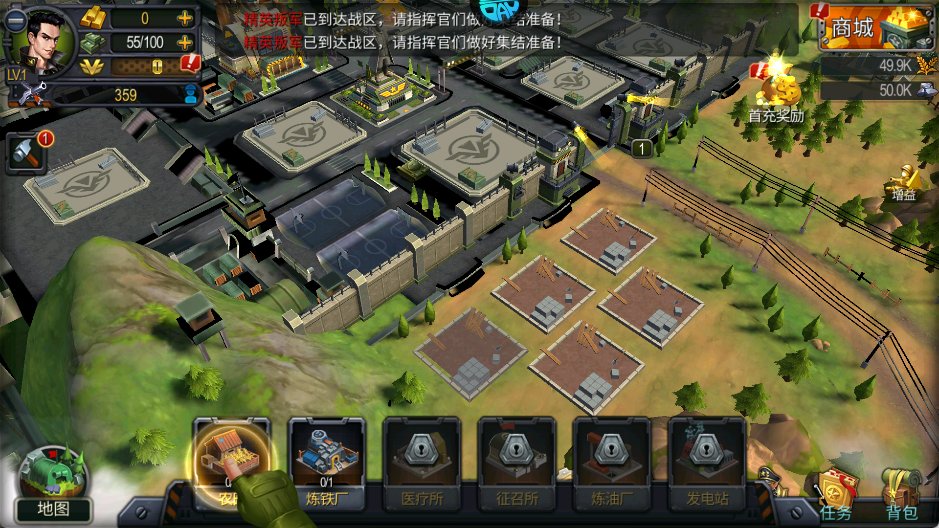Screen dimensions: 939x528
Task: Open the blue commander icon beside 359
Action: pyautogui.click(x=191, y=95)
